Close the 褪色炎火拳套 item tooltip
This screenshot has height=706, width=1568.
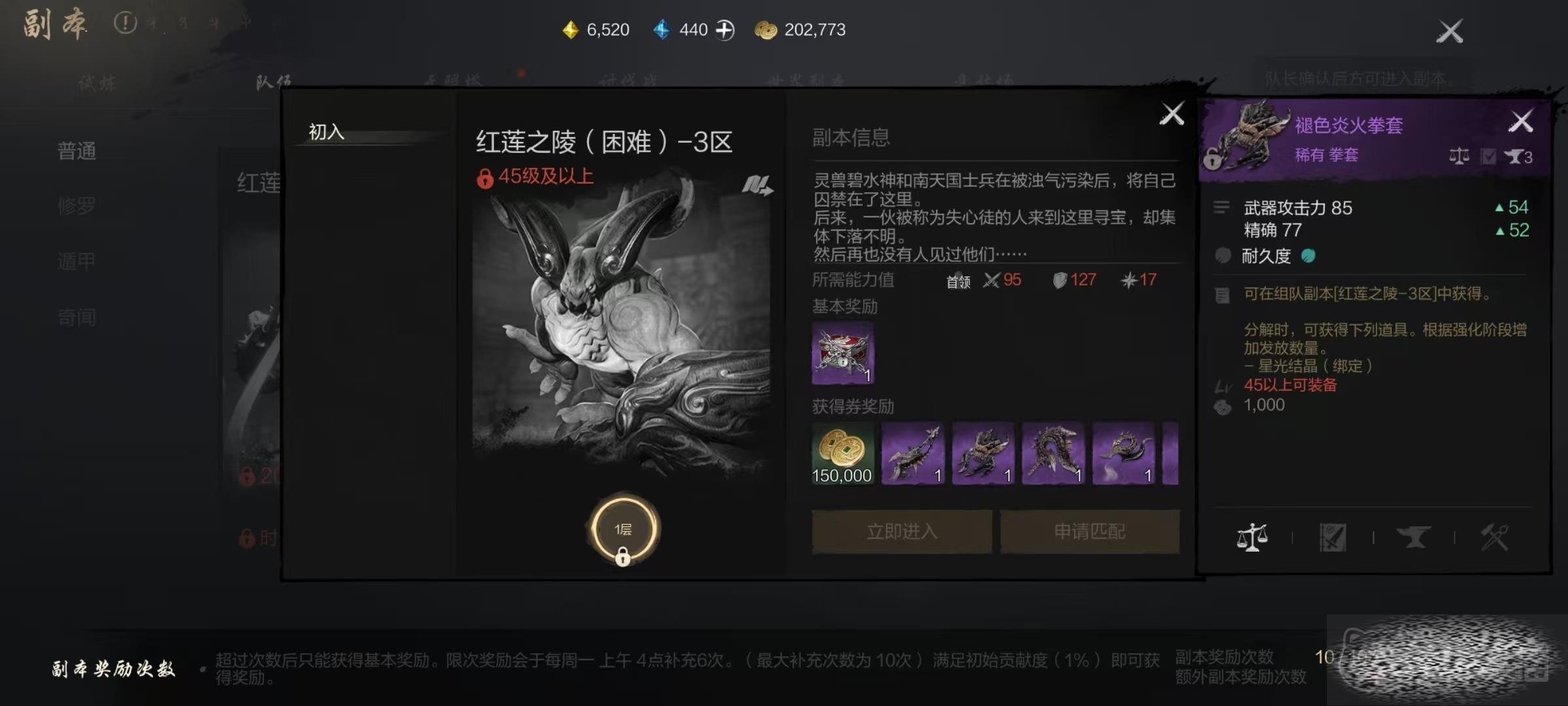coord(1521,122)
